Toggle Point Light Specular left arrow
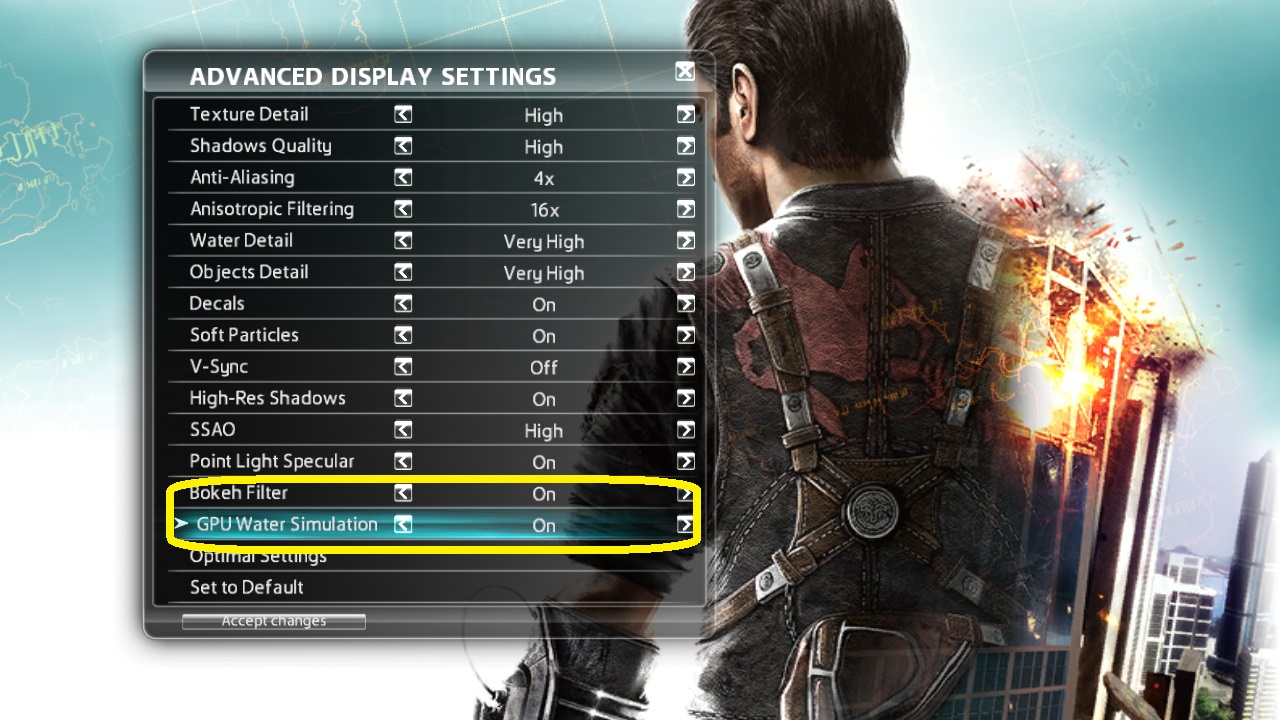1280x720 pixels. click(x=403, y=461)
